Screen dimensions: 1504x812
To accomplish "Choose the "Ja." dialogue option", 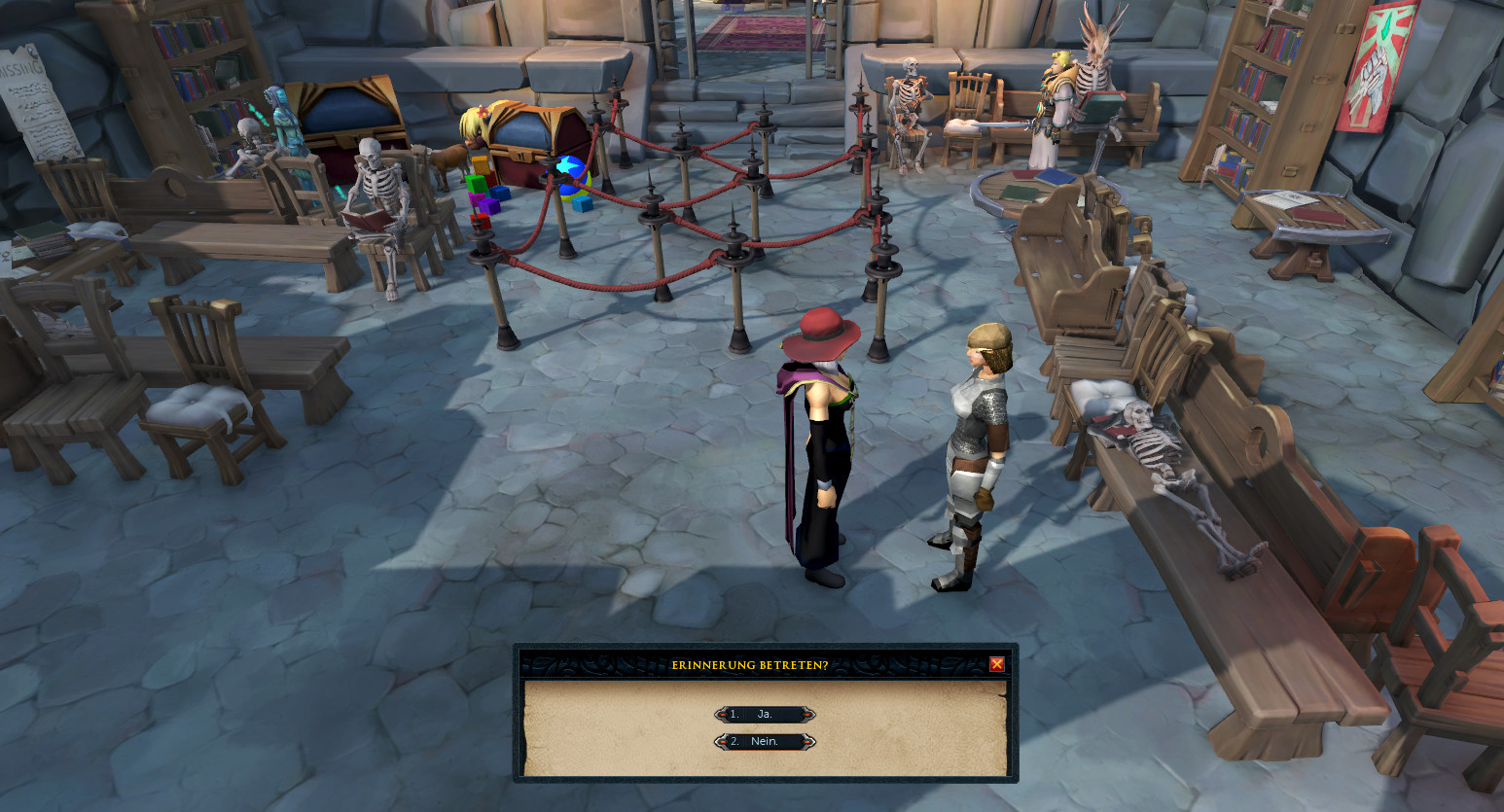I will (765, 715).
